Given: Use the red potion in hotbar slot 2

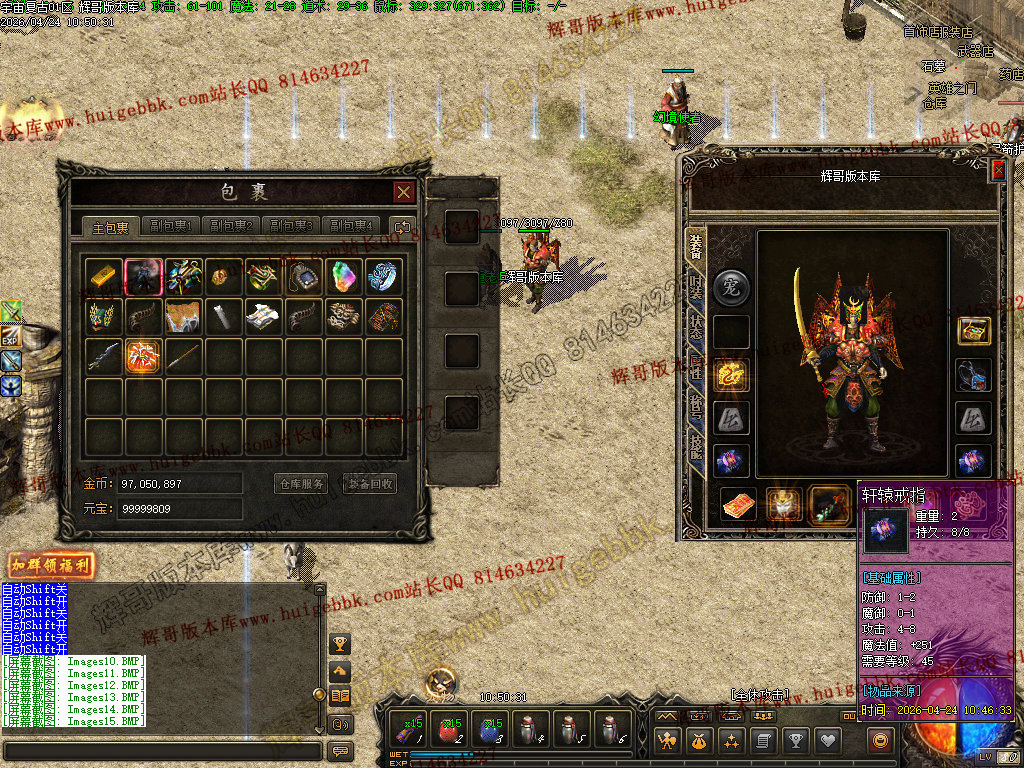Looking at the screenshot, I should [x=450, y=730].
